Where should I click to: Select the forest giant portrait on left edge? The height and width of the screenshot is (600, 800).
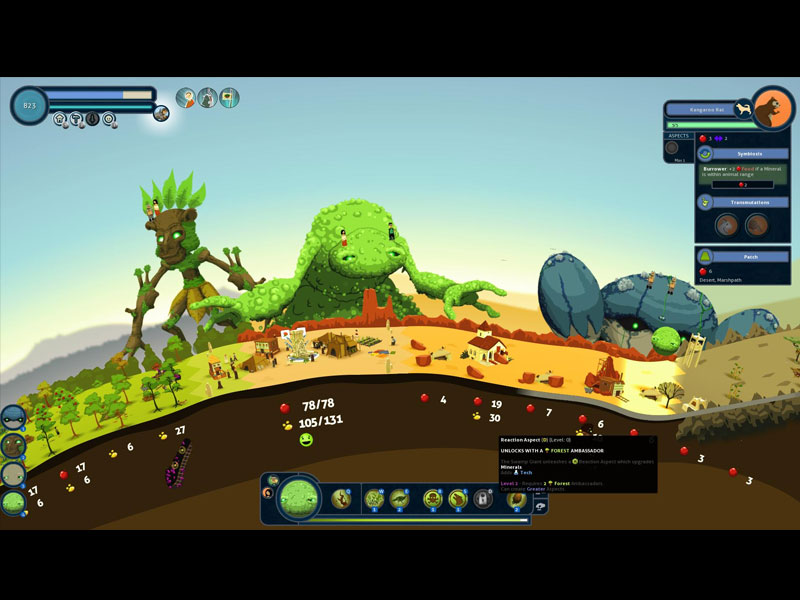(x=13, y=445)
